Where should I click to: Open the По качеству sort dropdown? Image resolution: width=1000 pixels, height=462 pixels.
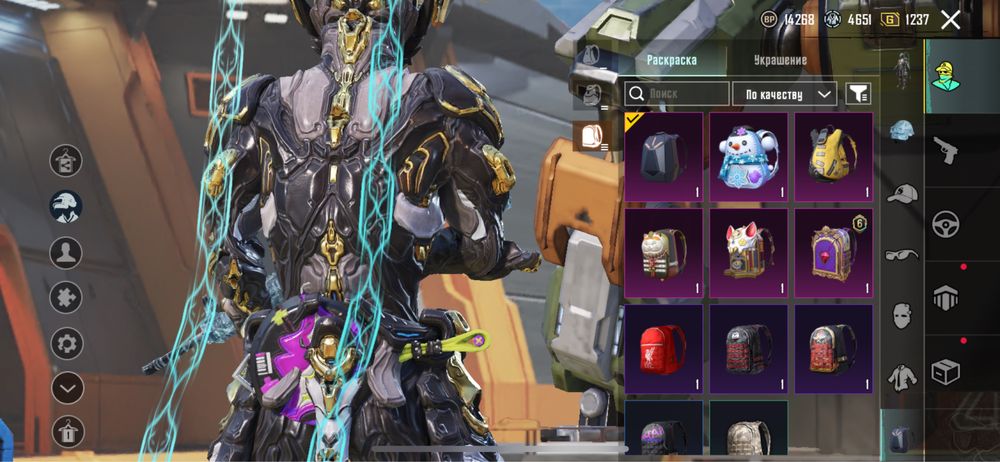[x=785, y=94]
